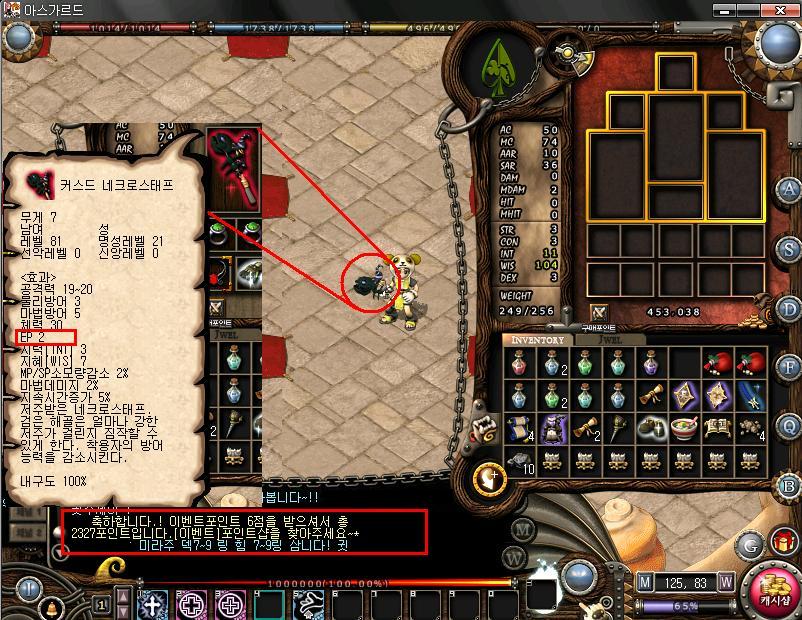The height and width of the screenshot is (620, 802).
Task: Click the round D side button
Action: pyautogui.click(x=790, y=307)
